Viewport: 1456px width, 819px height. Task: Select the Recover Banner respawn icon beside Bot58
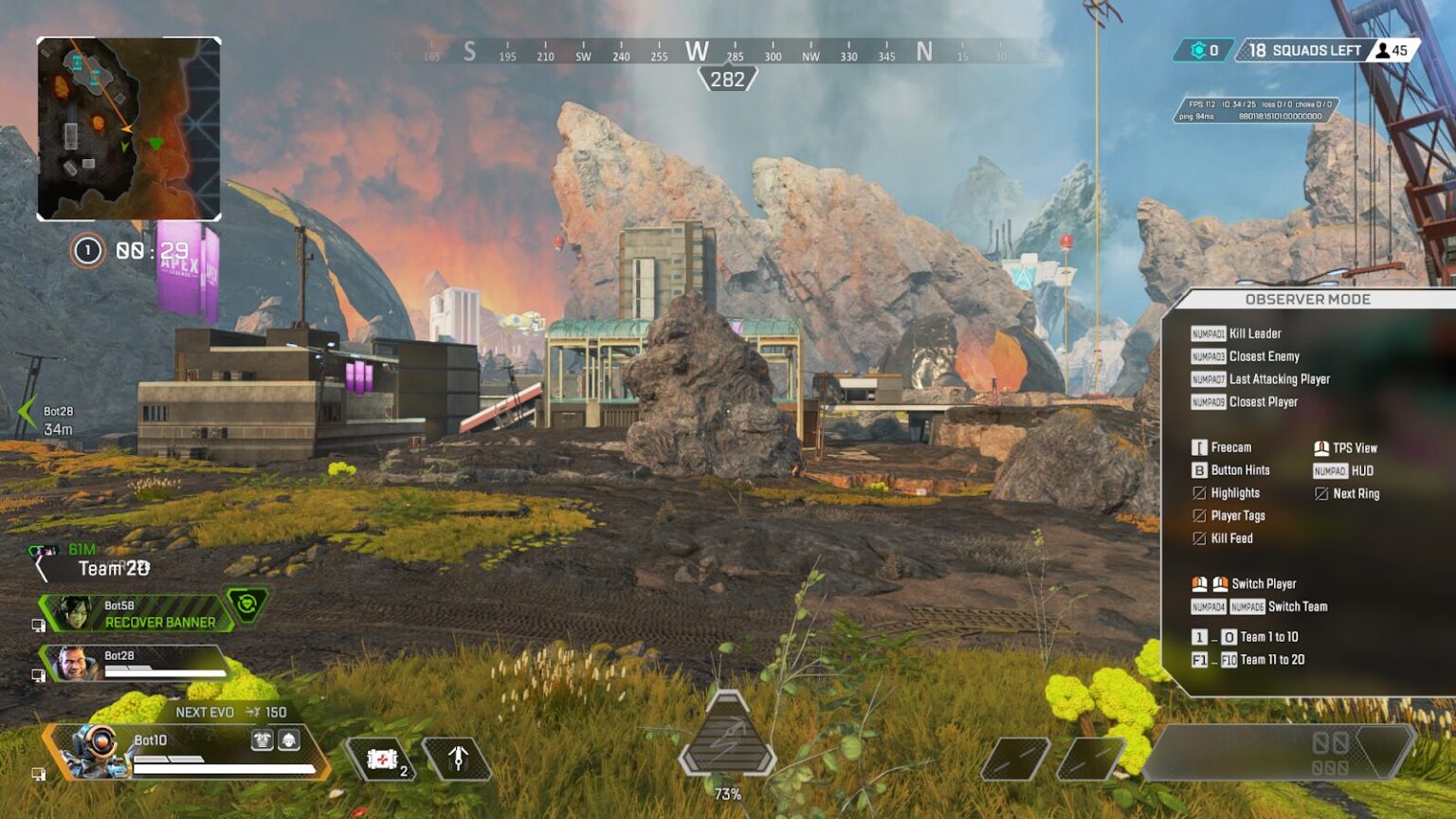(246, 605)
